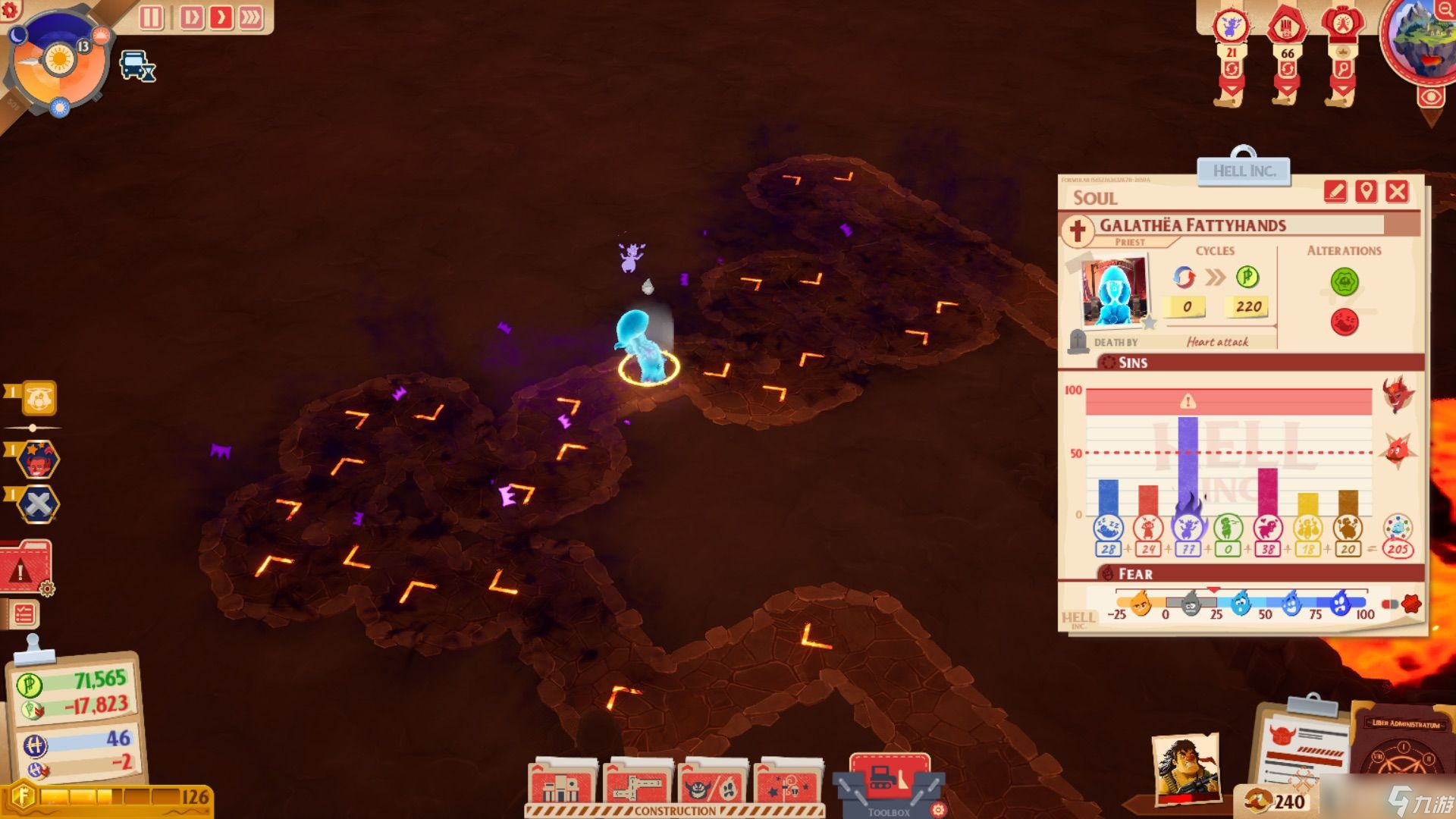Select the normal single-arrow speed button

pos(221,17)
